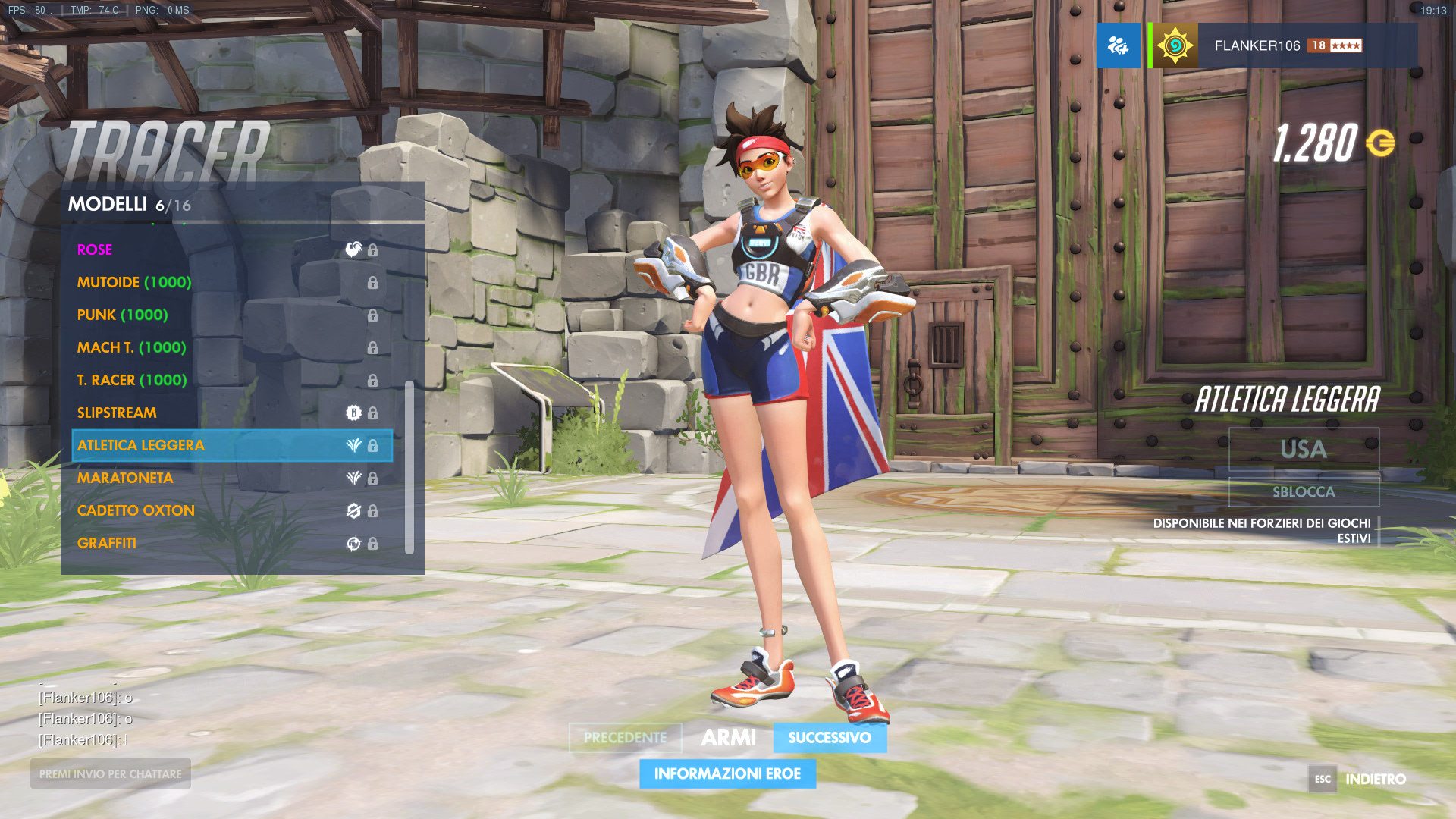Viewport: 1456px width, 819px height.
Task: Select the Atletica Leggera skin row
Action: pos(227,445)
